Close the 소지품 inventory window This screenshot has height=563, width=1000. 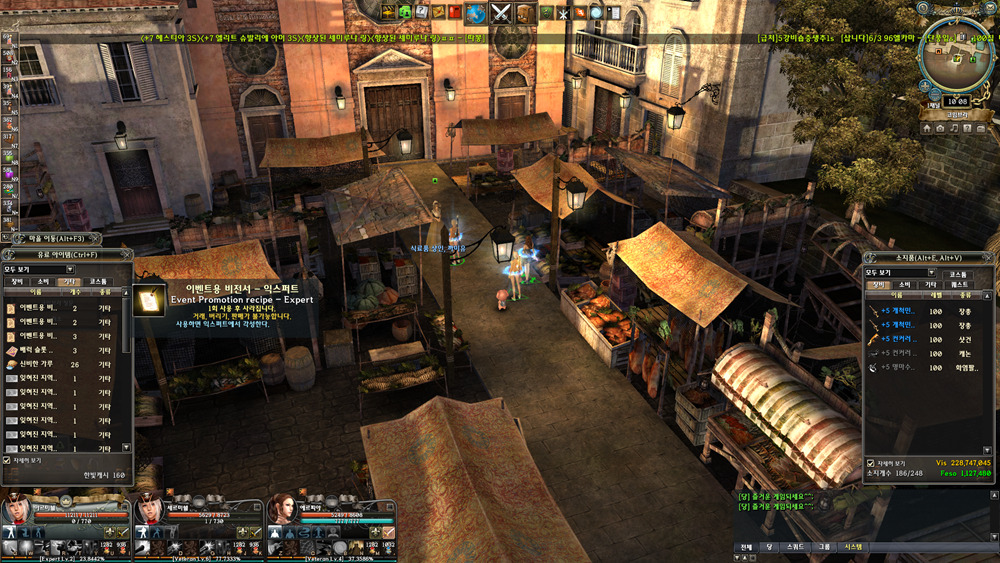[x=990, y=258]
